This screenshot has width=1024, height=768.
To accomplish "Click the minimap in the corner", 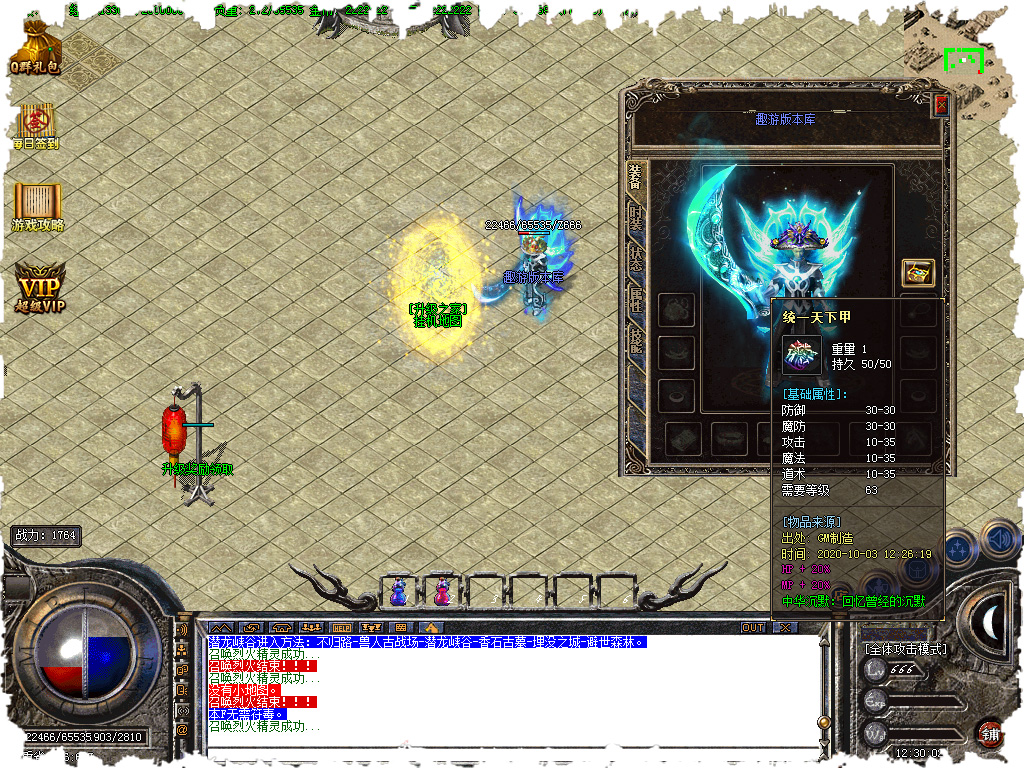I will 964,60.
